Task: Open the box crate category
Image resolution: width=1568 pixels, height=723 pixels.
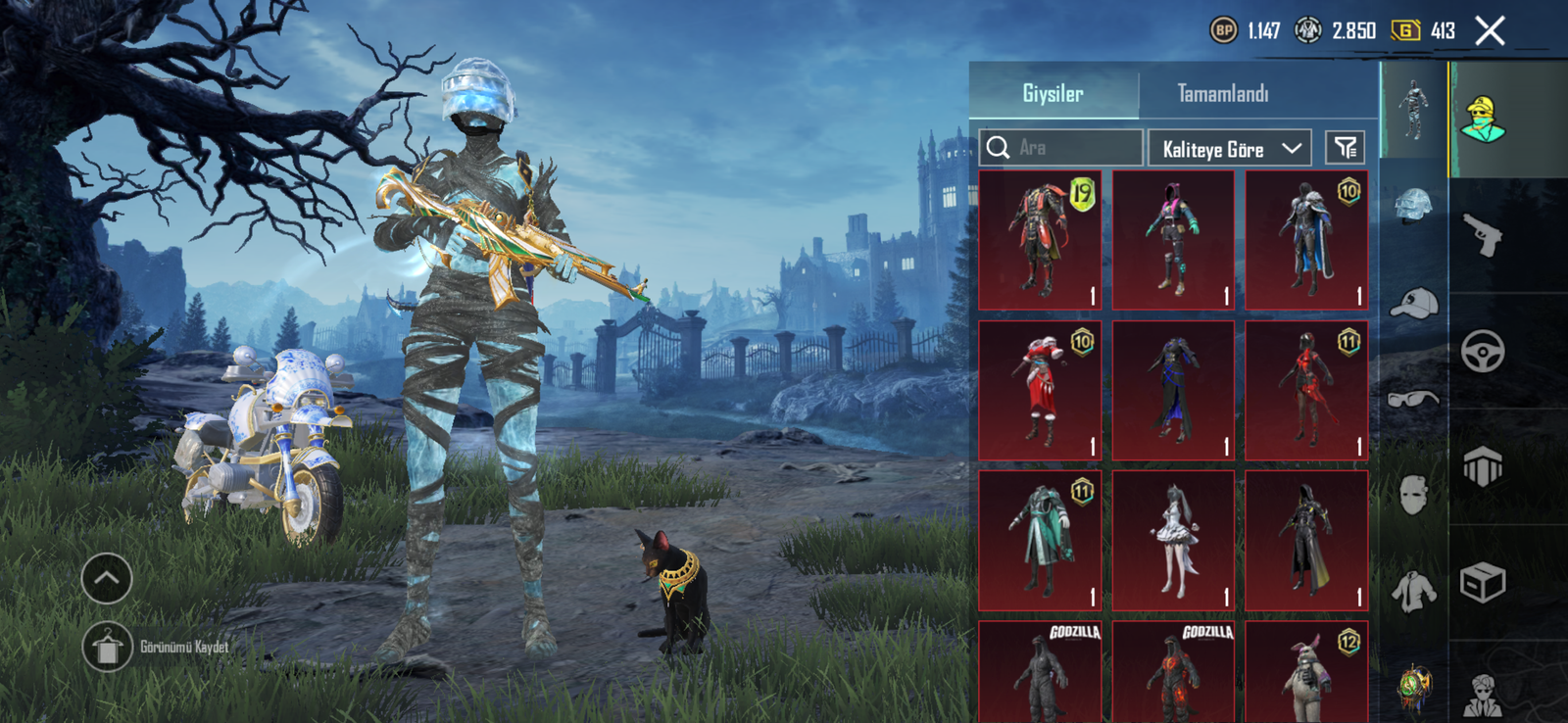Action: point(1483,583)
